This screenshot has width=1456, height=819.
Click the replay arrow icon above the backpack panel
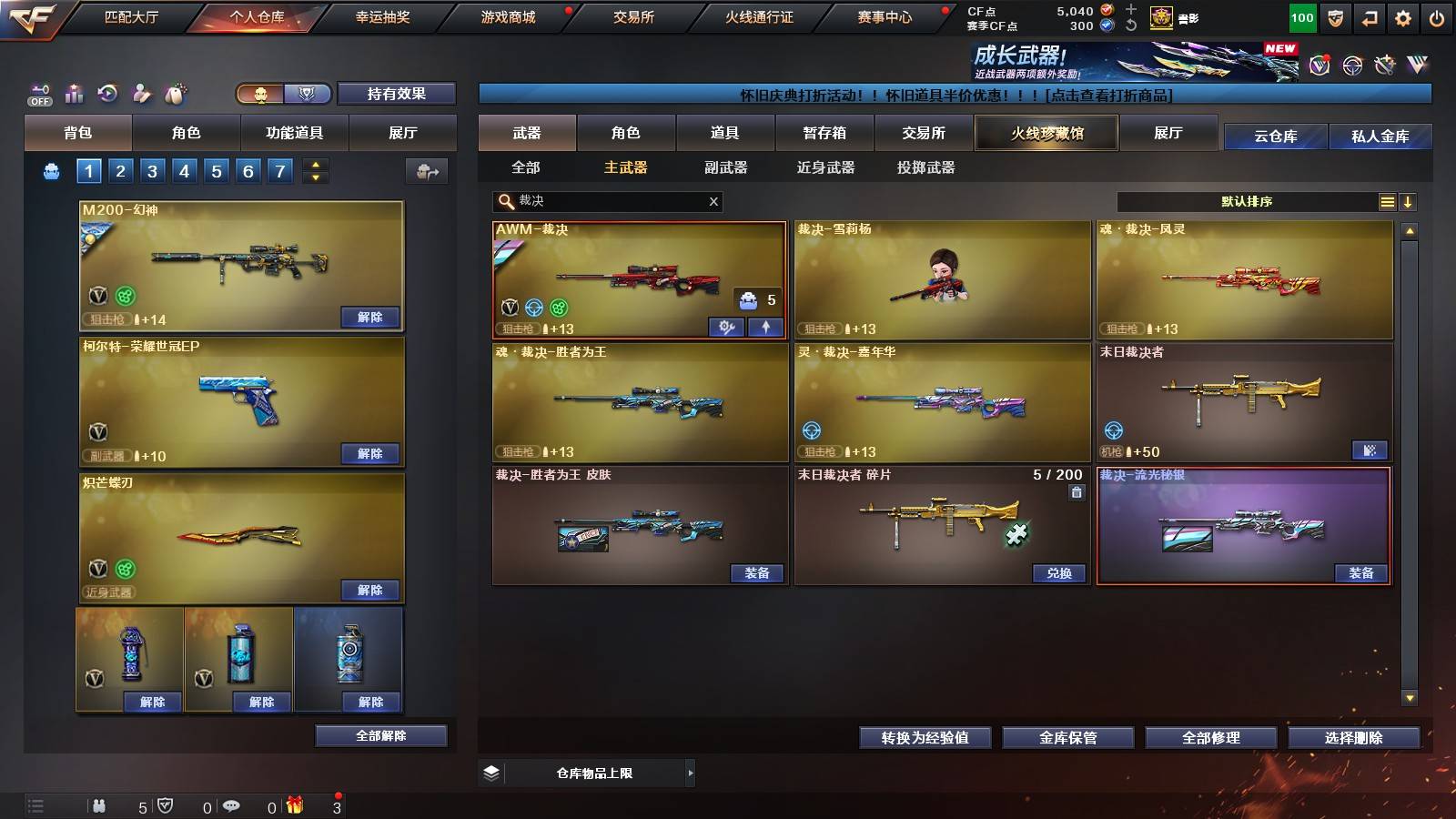click(x=107, y=94)
